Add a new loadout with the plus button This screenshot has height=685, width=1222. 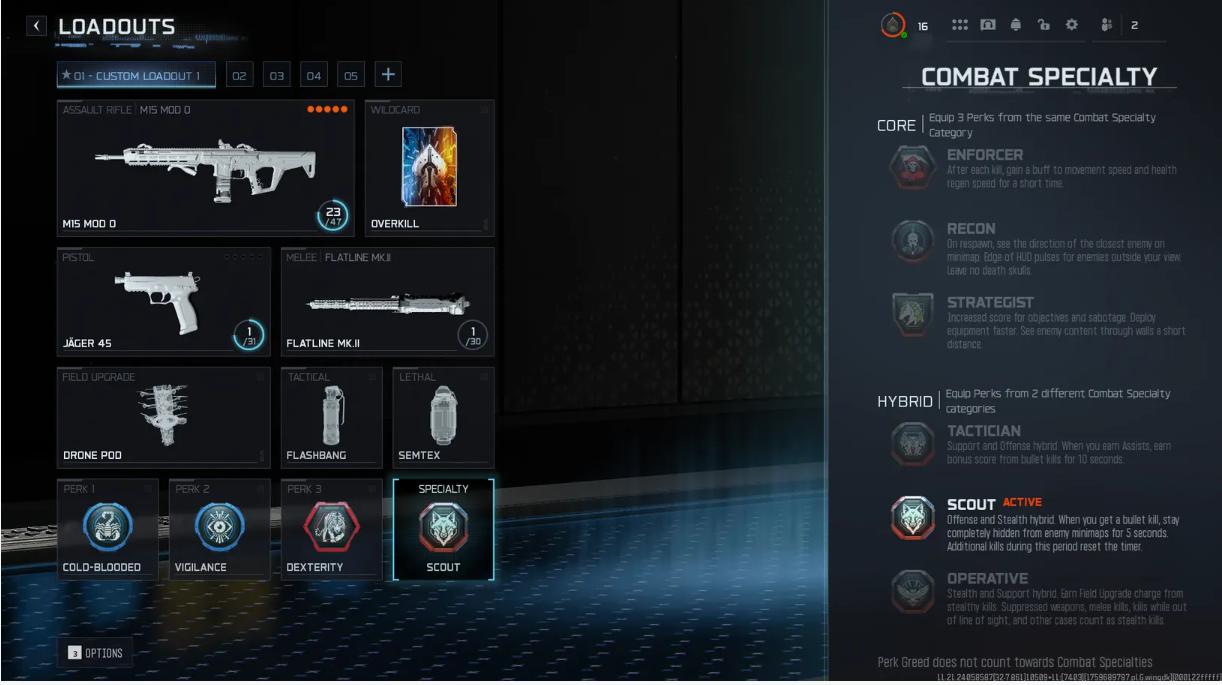pyautogui.click(x=388, y=75)
